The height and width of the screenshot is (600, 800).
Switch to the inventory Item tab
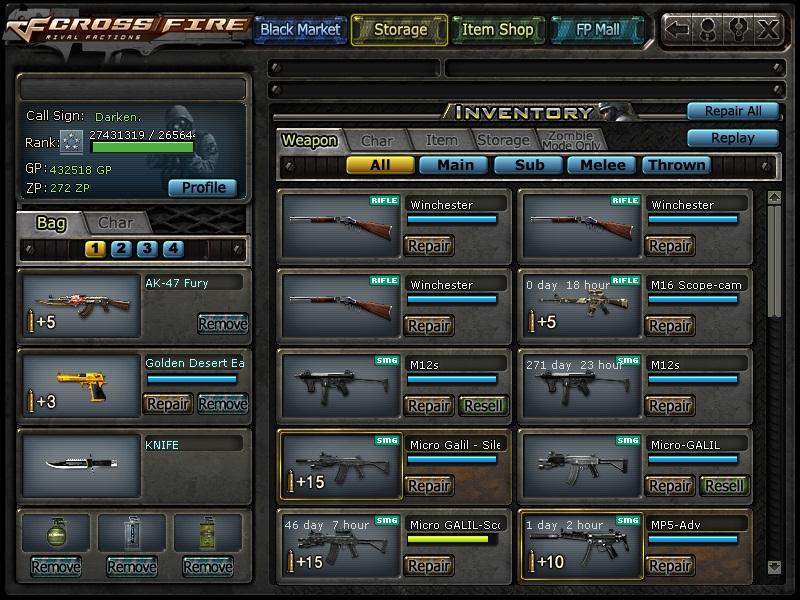click(441, 141)
